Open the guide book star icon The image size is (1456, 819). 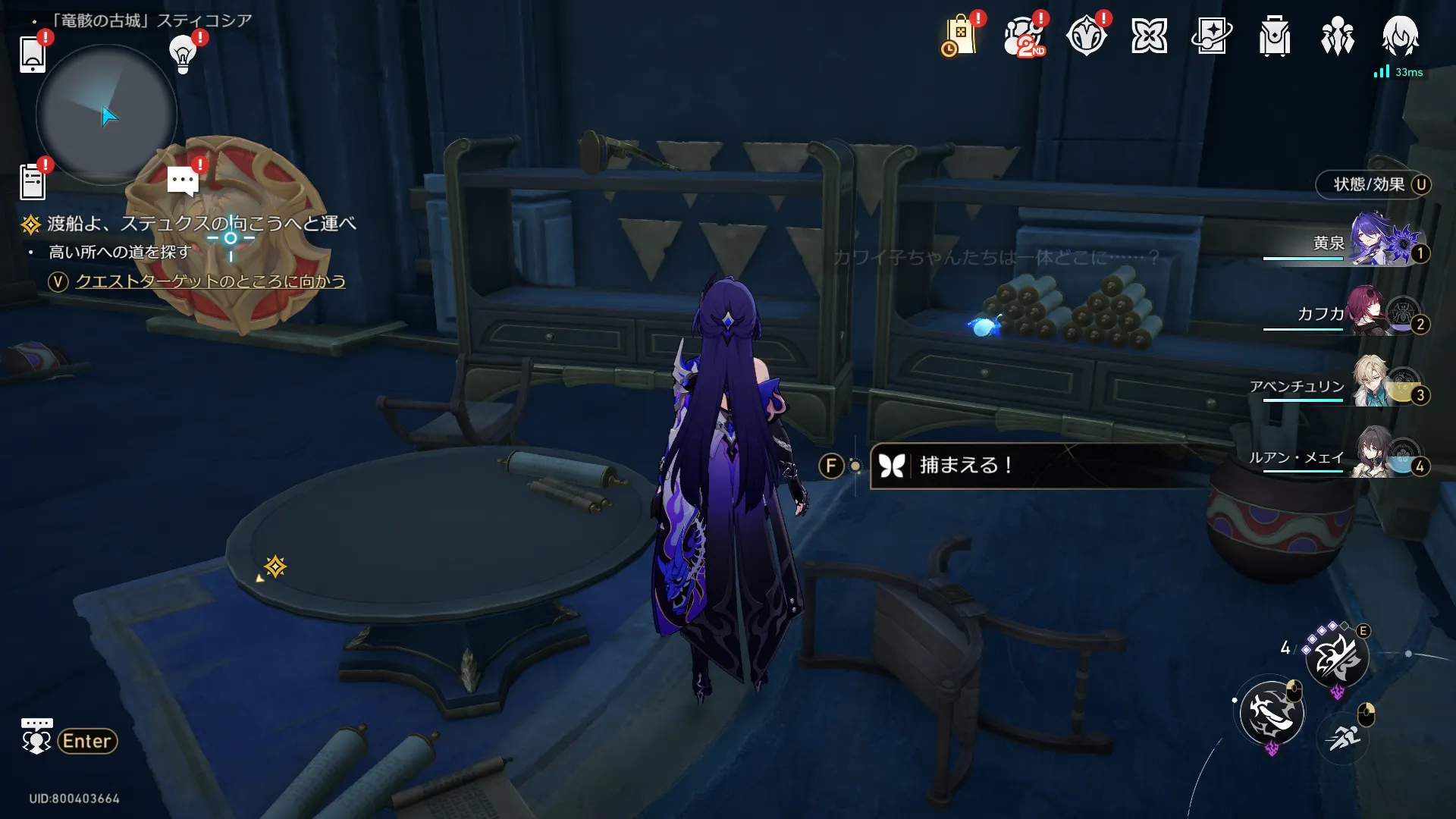tap(1212, 36)
